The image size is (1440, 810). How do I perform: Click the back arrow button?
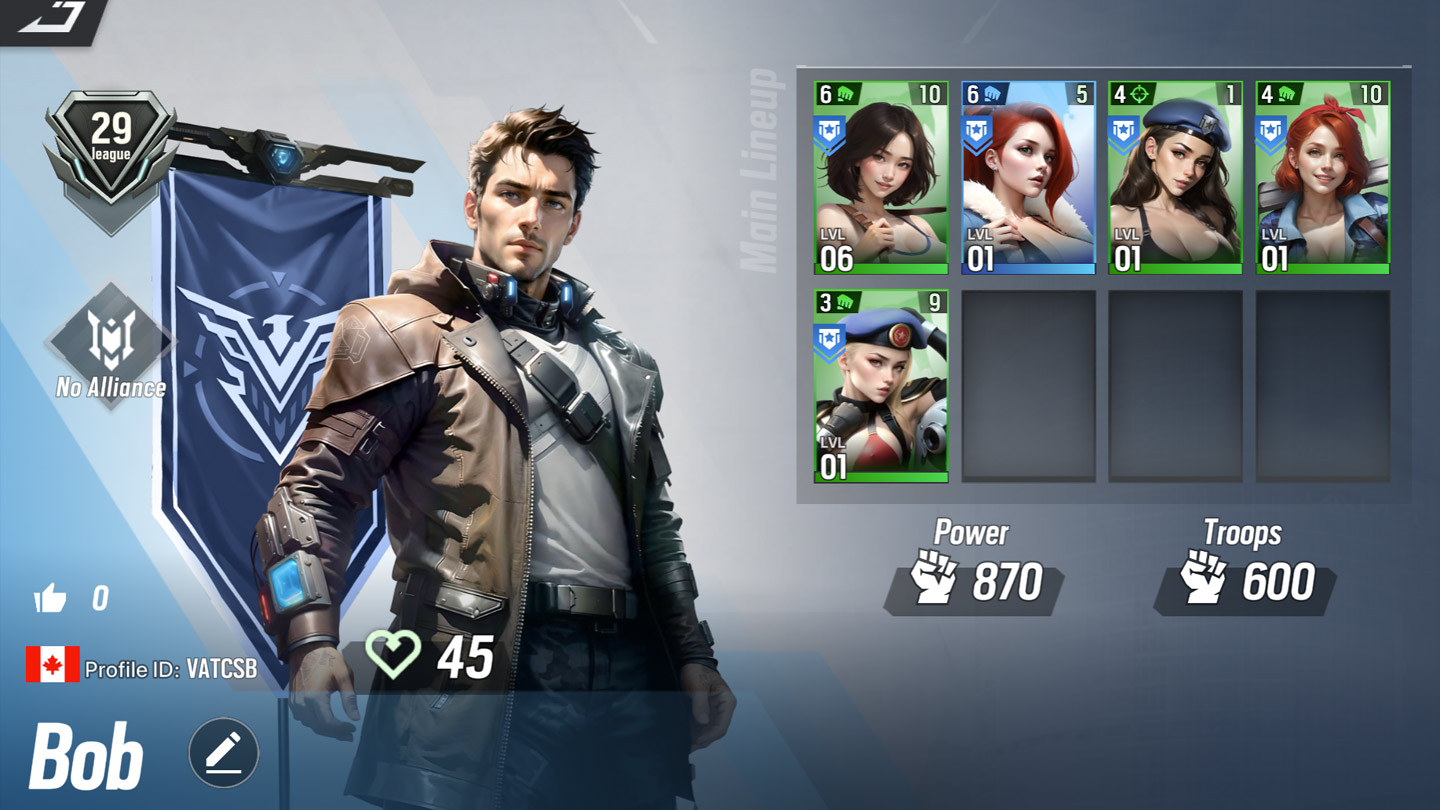(52, 18)
